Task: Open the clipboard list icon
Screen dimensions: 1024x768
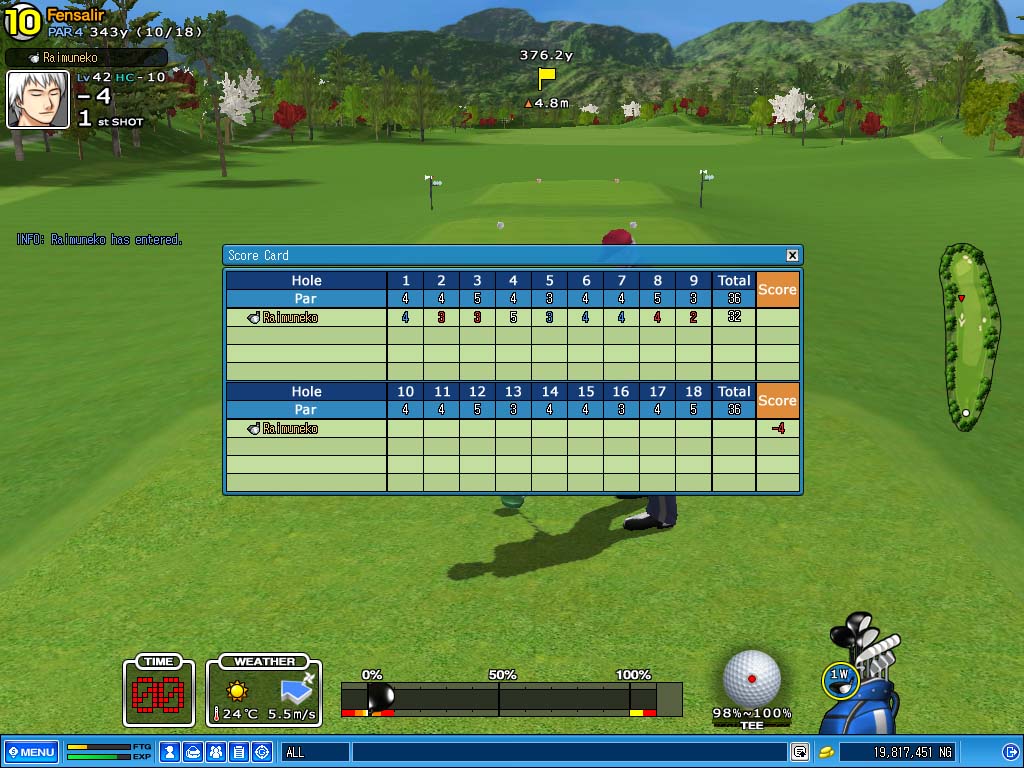Action: 238,752
